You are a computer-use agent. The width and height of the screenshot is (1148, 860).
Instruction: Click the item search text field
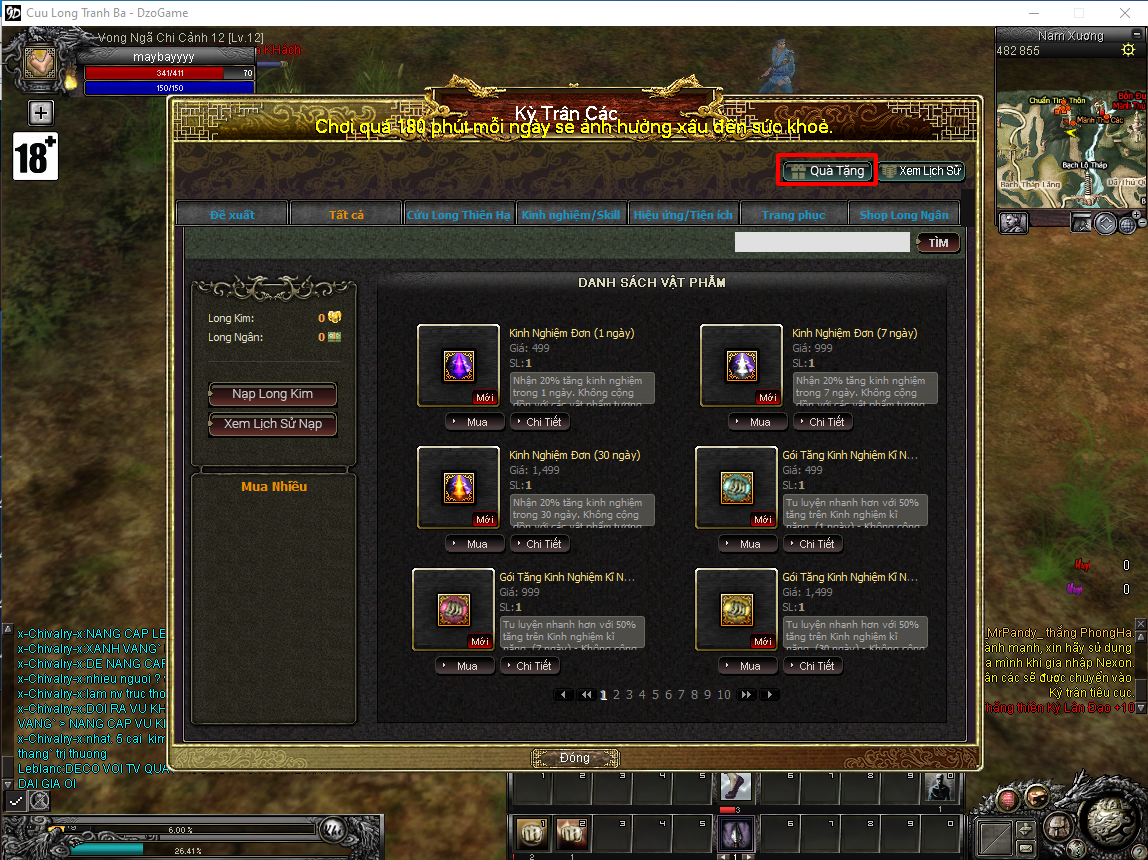(x=821, y=242)
